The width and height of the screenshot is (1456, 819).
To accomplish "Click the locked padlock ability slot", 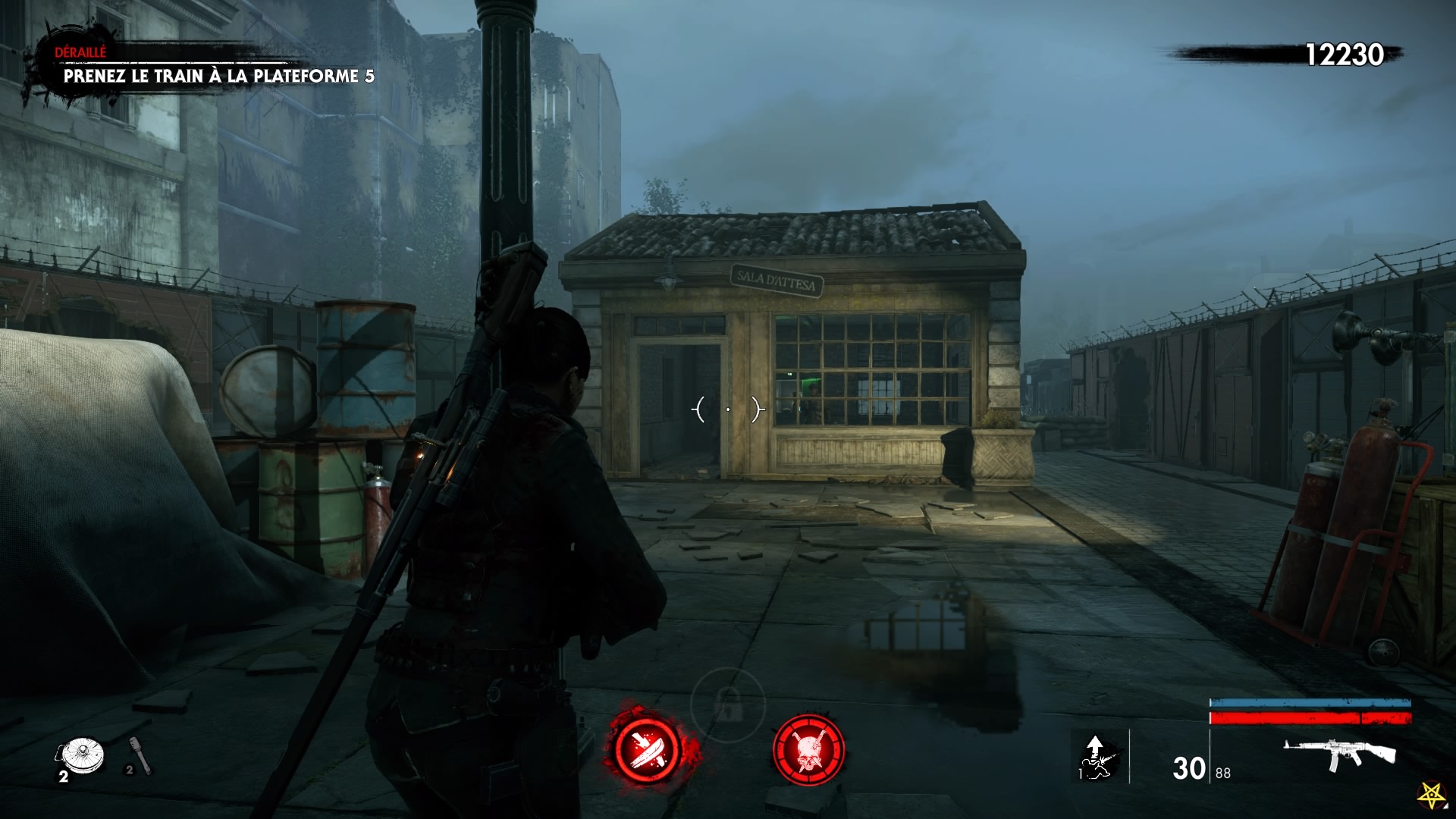I will pos(728,706).
